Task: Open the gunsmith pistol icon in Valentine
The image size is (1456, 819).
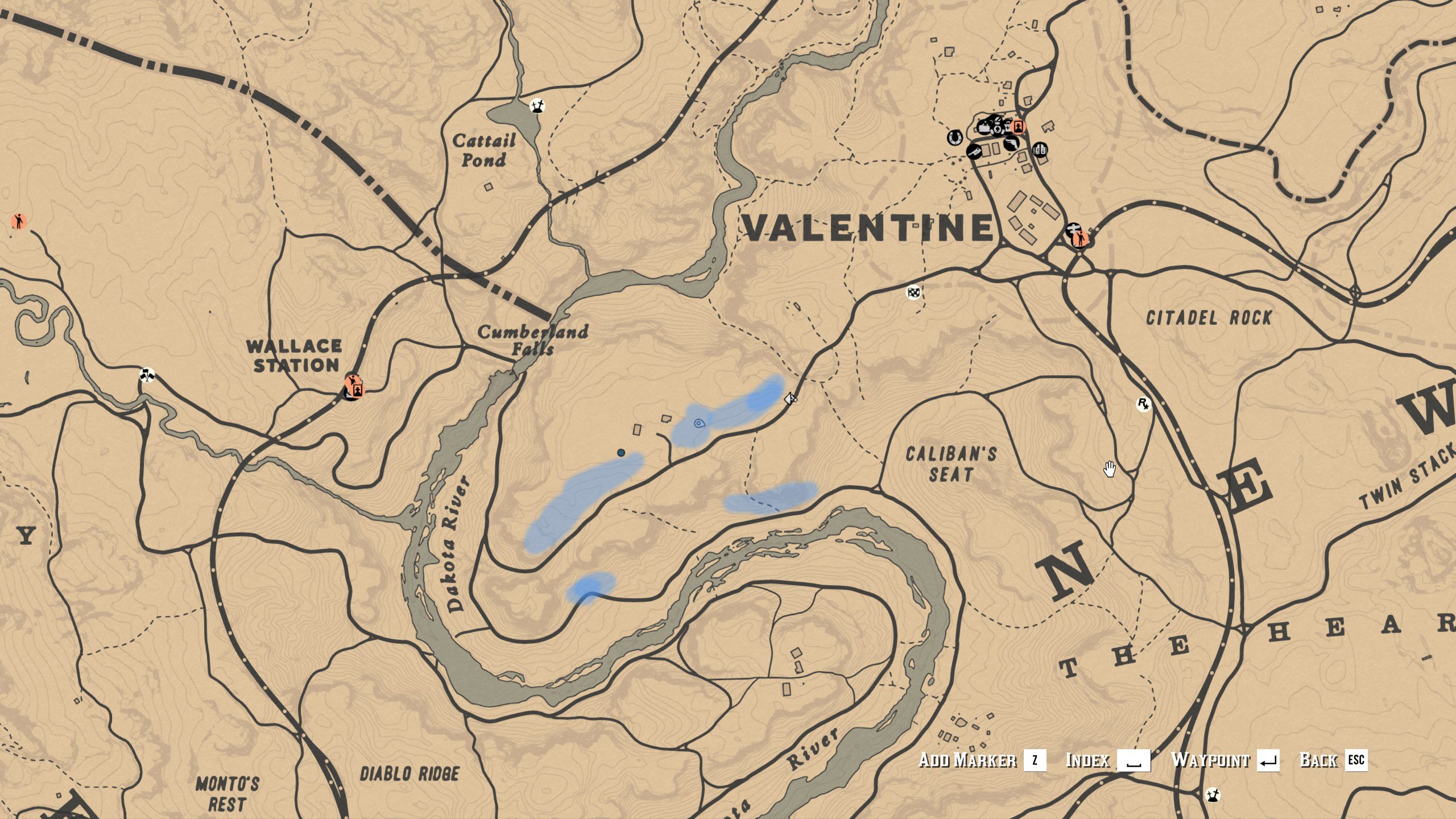Action: 1012,144
